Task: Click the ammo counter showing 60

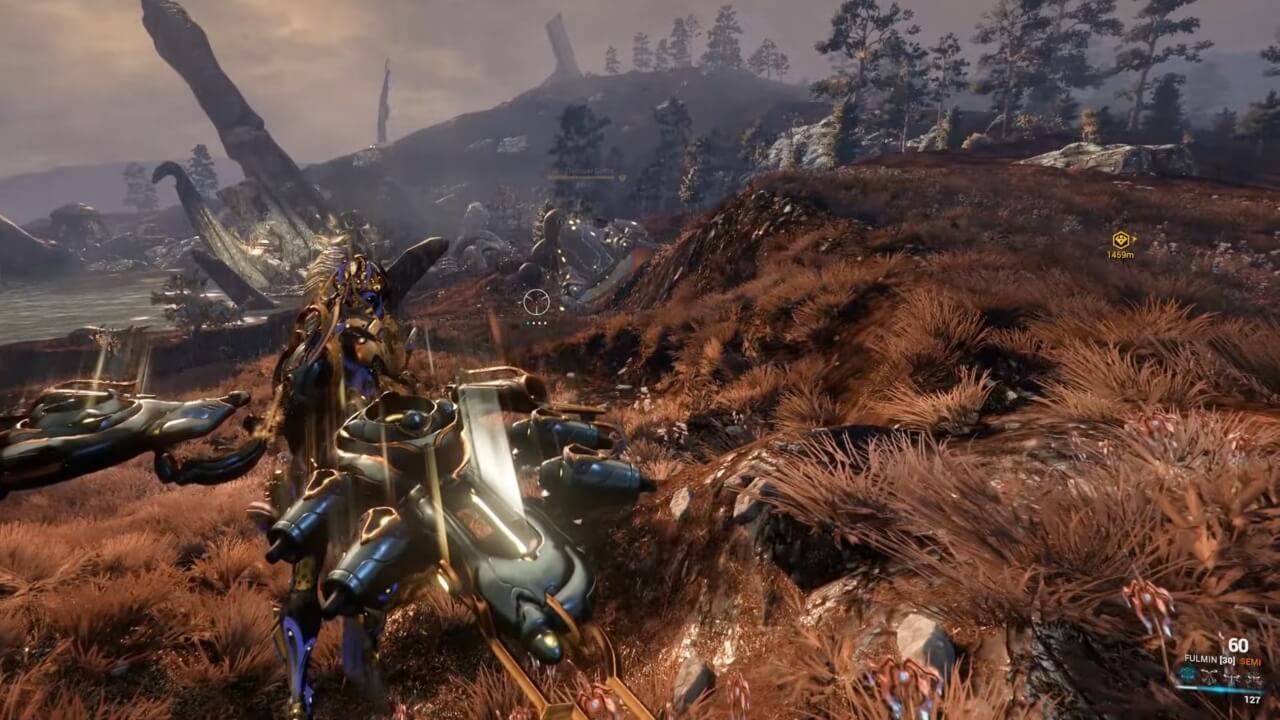Action: (1238, 645)
